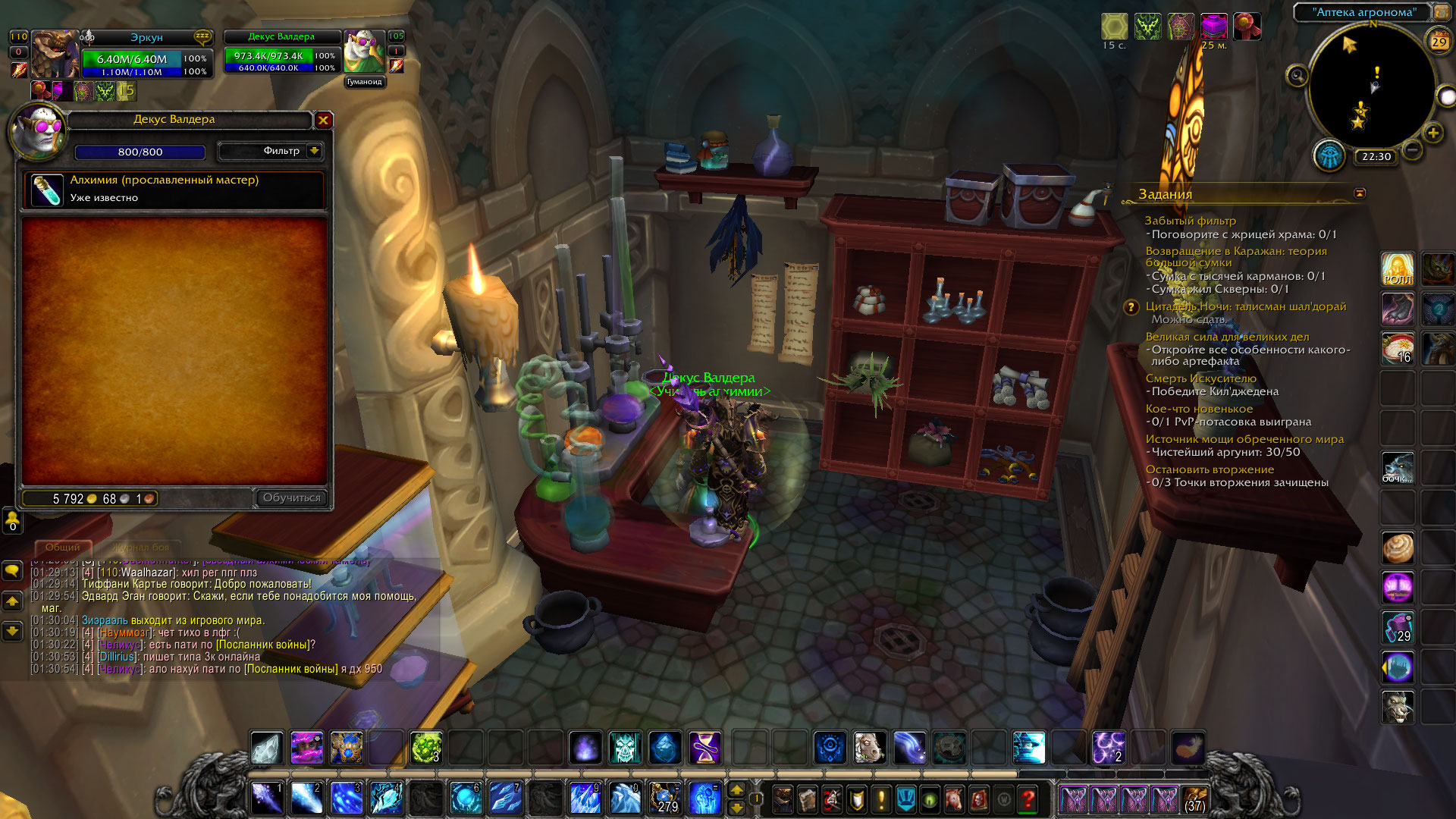Activate the hourglass ability on the upper bar
This screenshot has width=1456, height=819.
point(704,748)
